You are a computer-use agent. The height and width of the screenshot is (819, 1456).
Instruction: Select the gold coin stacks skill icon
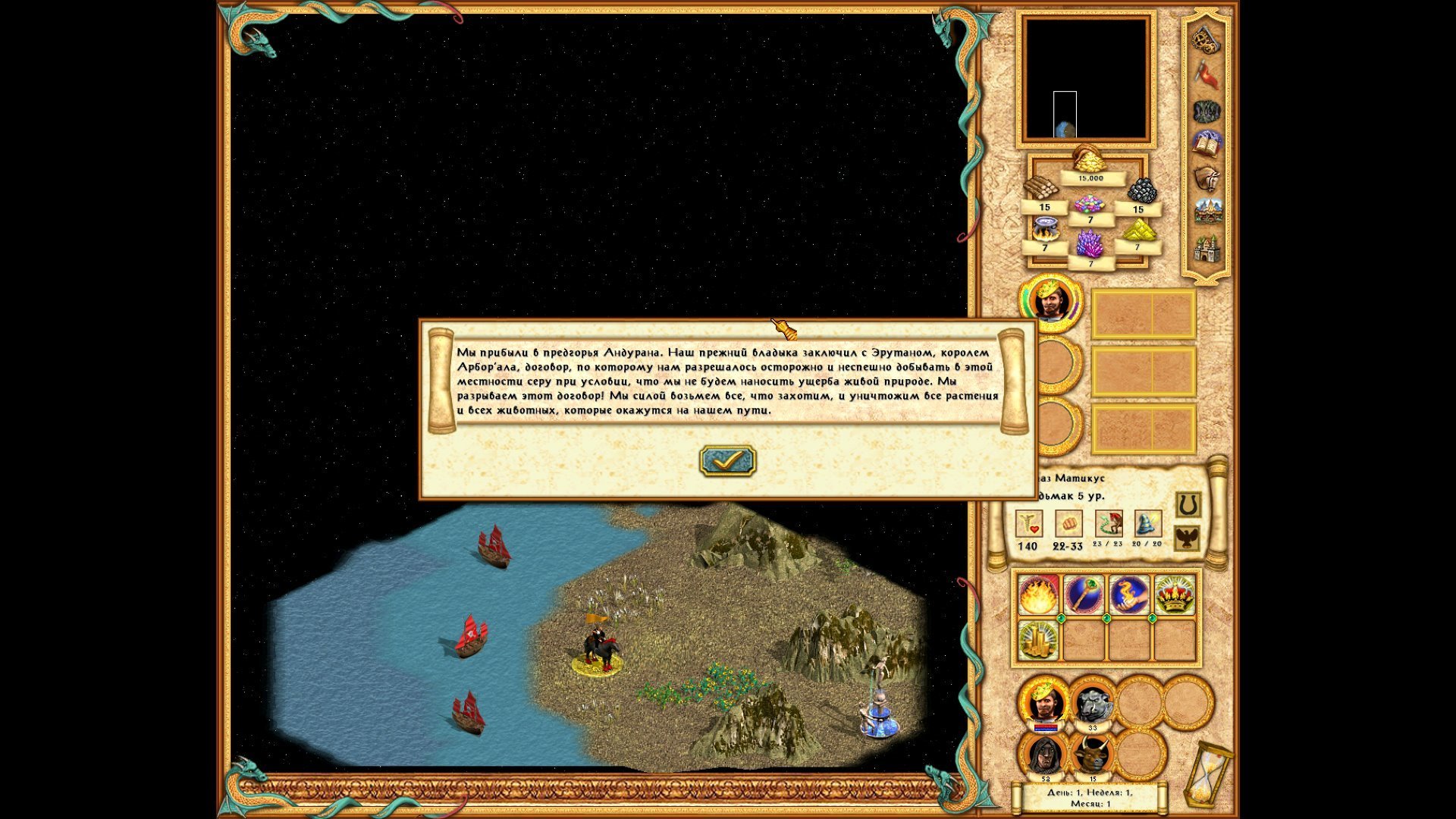pyautogui.click(x=1037, y=641)
